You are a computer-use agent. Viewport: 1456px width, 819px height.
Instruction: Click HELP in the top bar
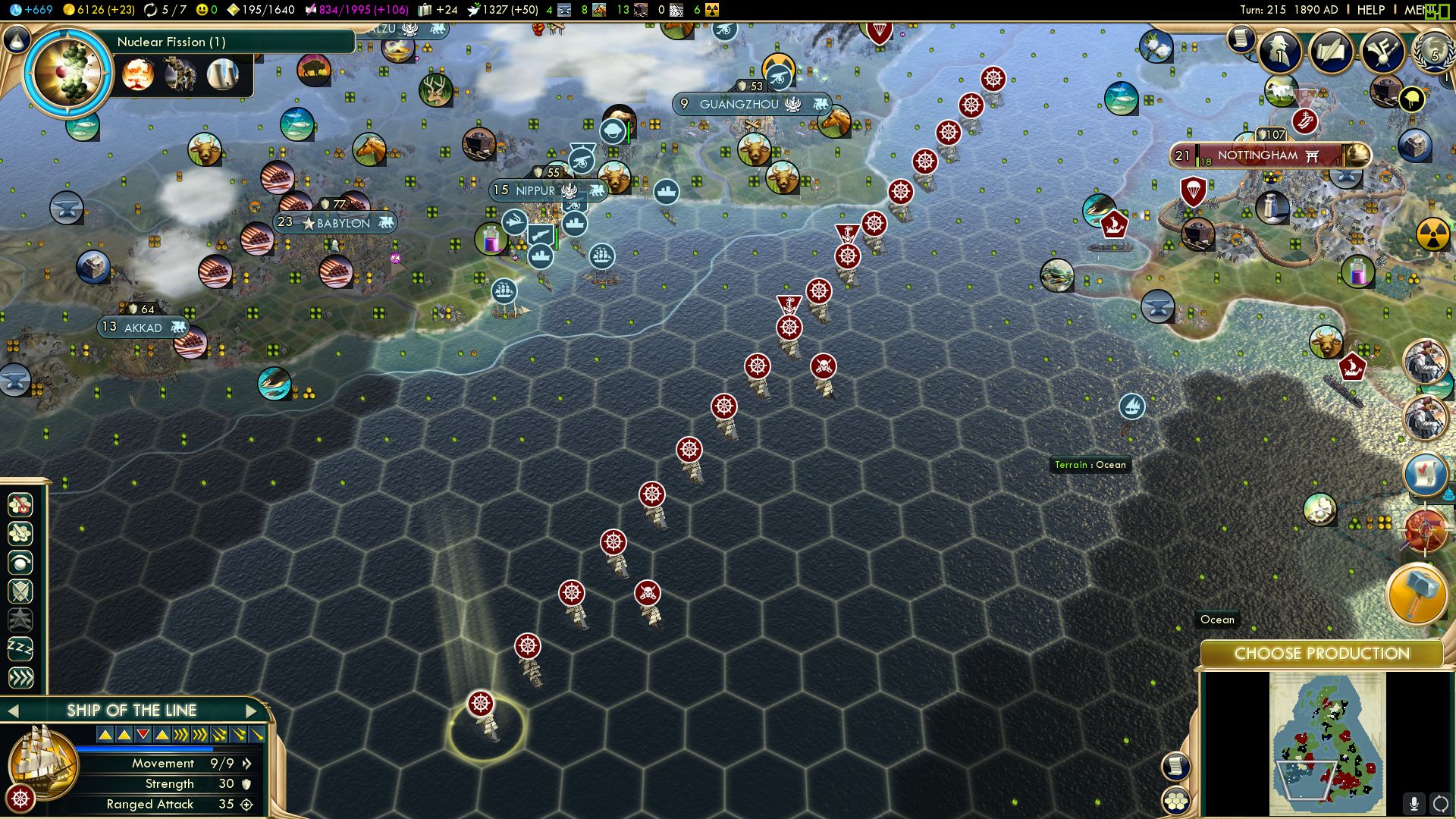click(x=1370, y=10)
